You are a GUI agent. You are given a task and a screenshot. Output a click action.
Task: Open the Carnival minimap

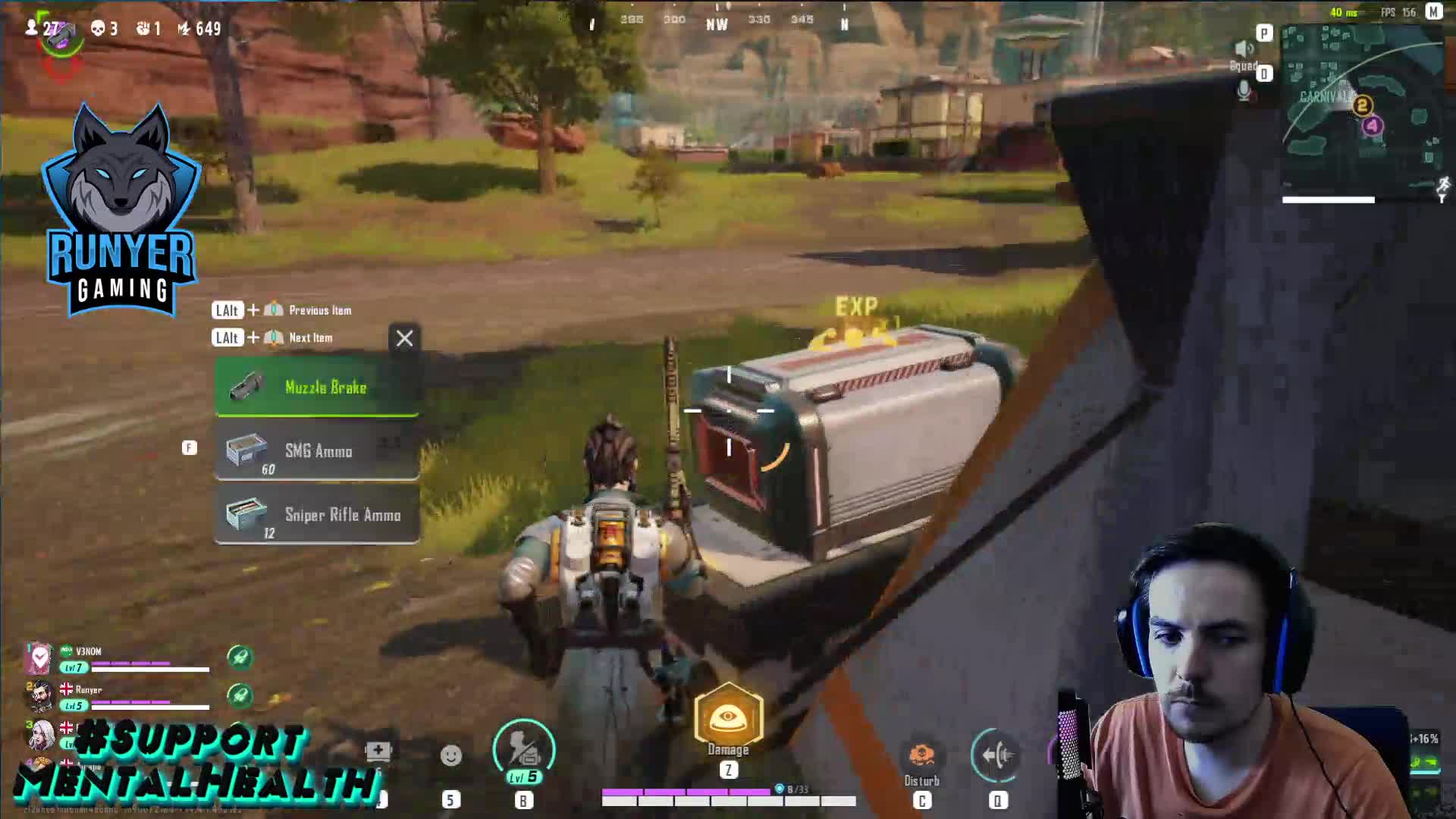1362,112
